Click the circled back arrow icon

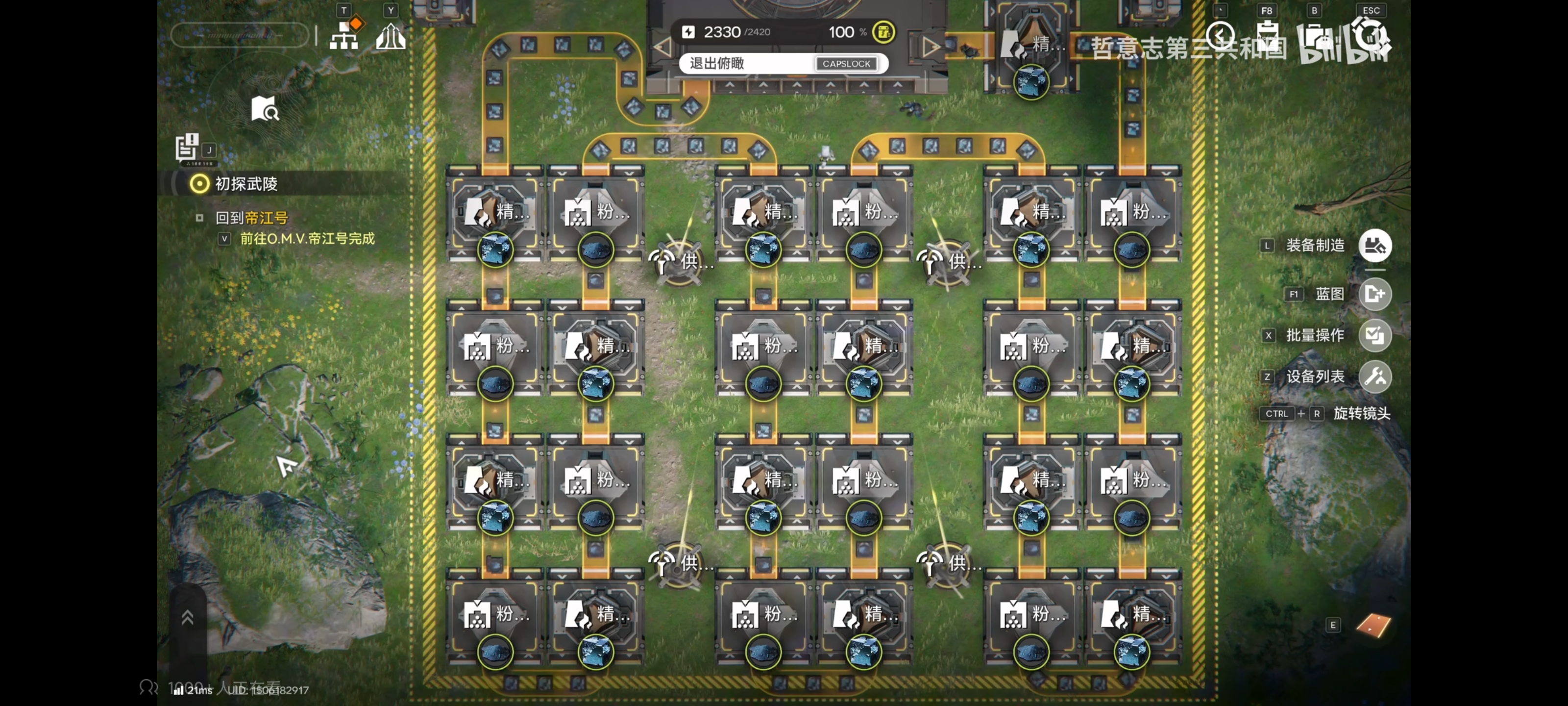[x=1220, y=37]
